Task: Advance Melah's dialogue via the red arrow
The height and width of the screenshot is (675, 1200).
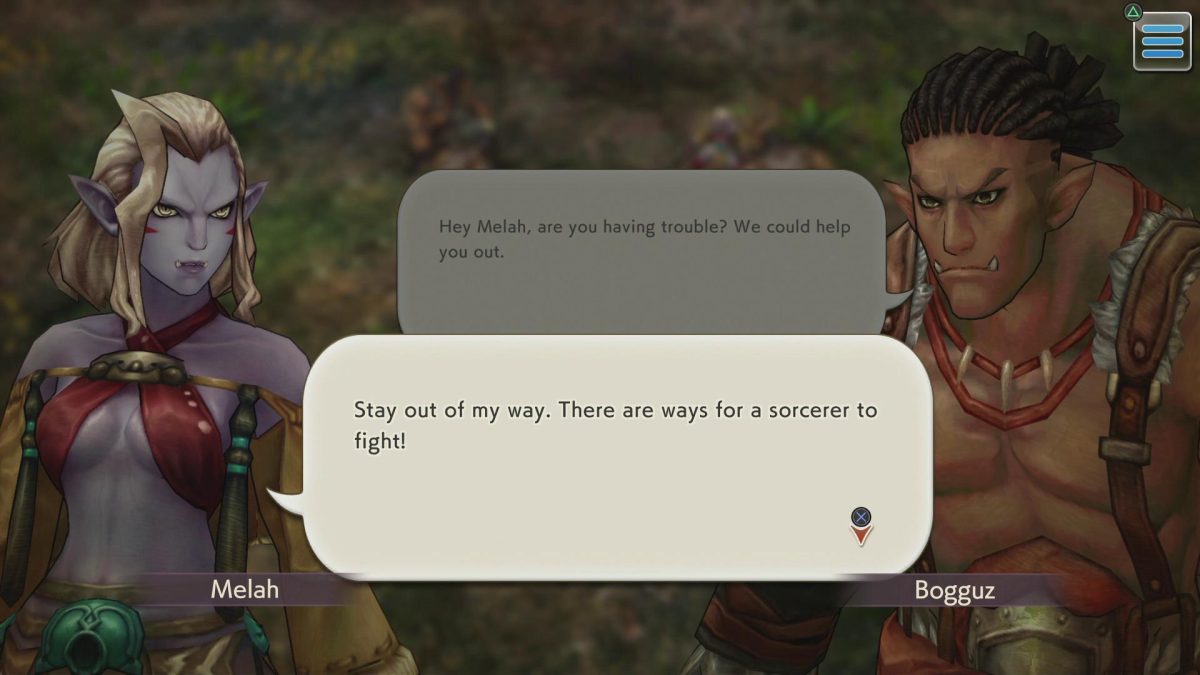Action: coord(861,535)
